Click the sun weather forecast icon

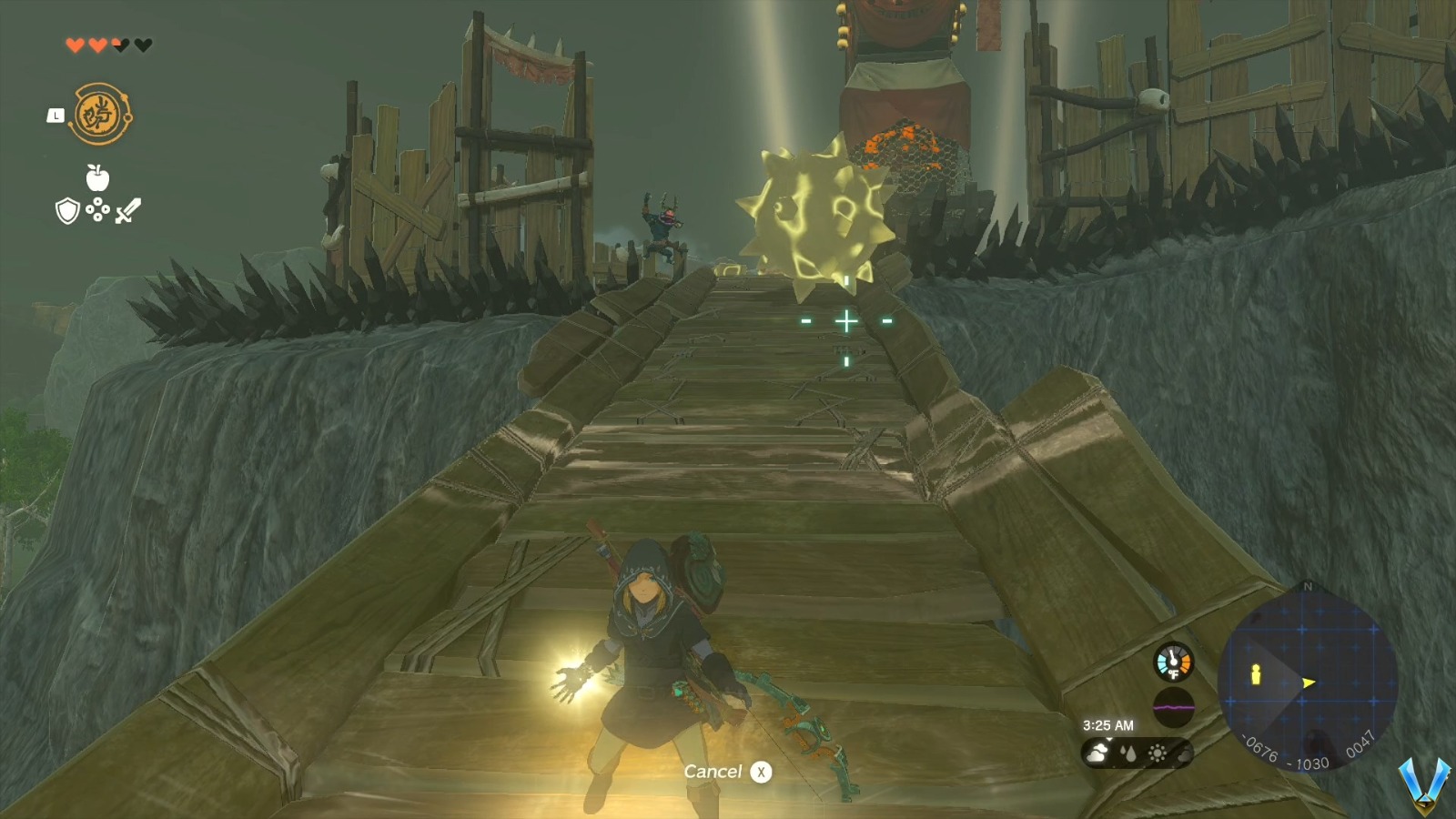pos(1158,753)
